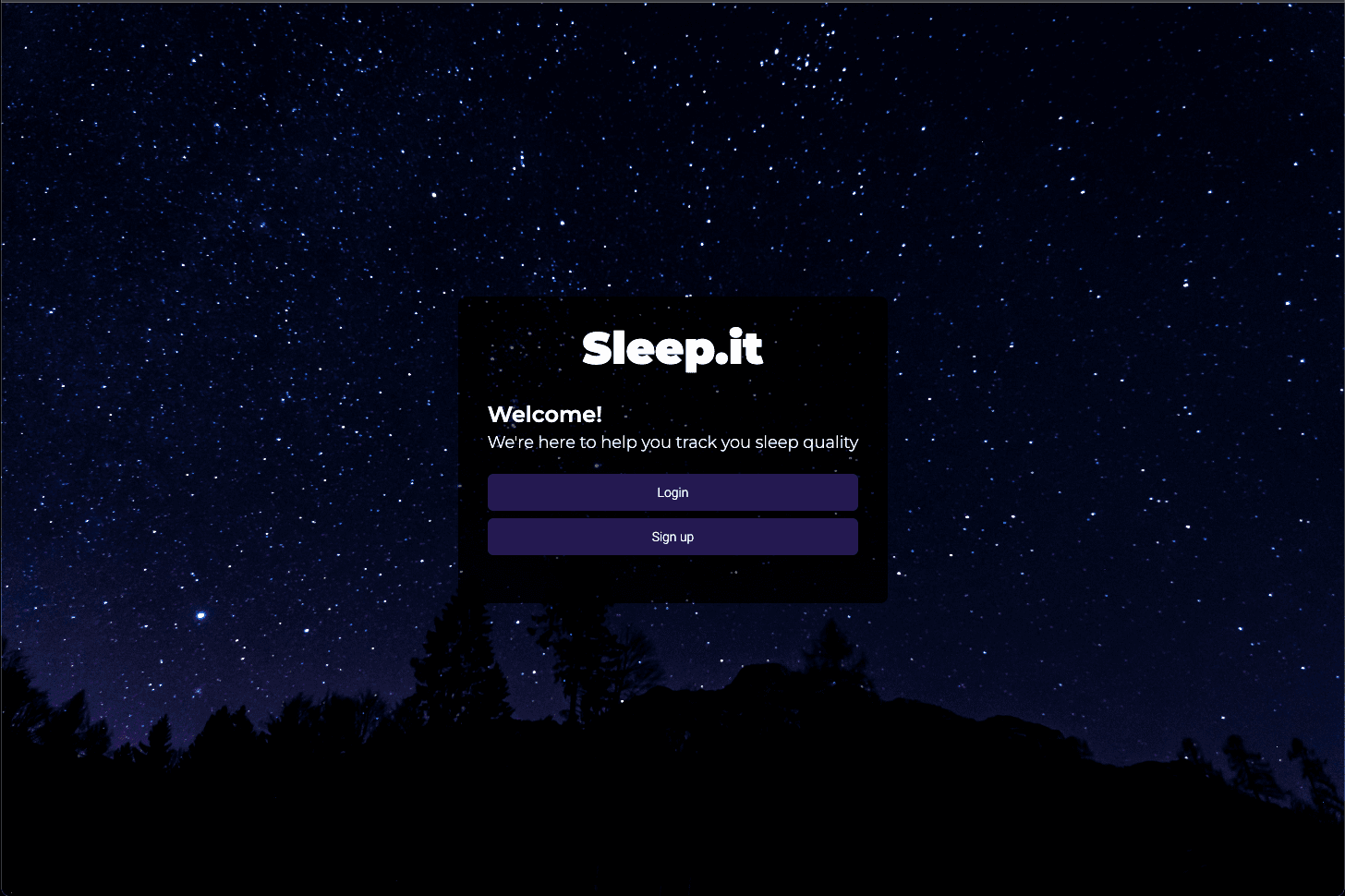Click the starry night background image
This screenshot has height=896, width=1345.
click(185, 185)
